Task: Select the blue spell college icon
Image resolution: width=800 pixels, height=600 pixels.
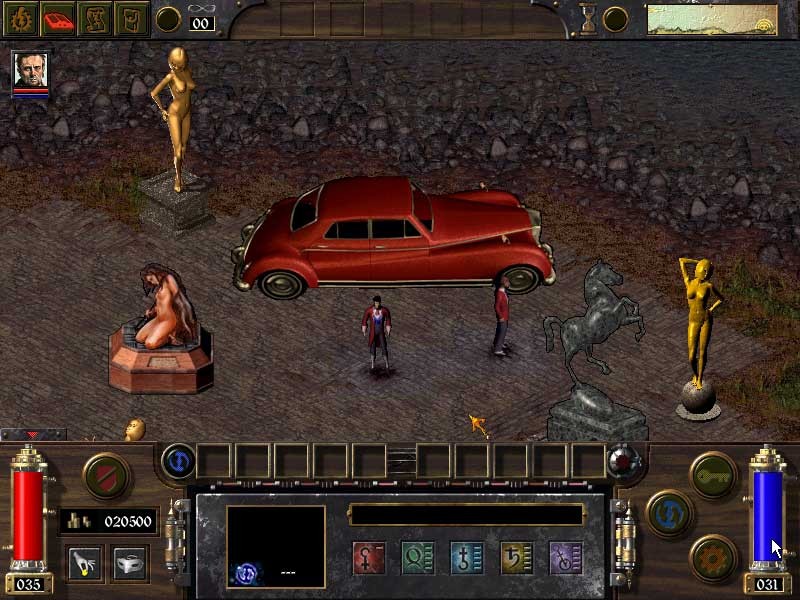Action: tap(467, 556)
